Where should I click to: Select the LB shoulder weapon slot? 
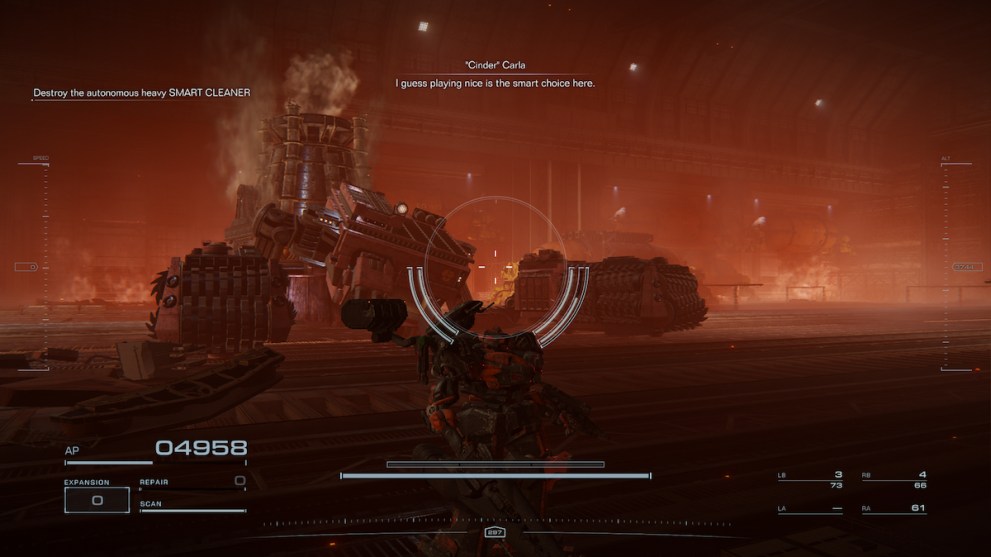pos(811,479)
